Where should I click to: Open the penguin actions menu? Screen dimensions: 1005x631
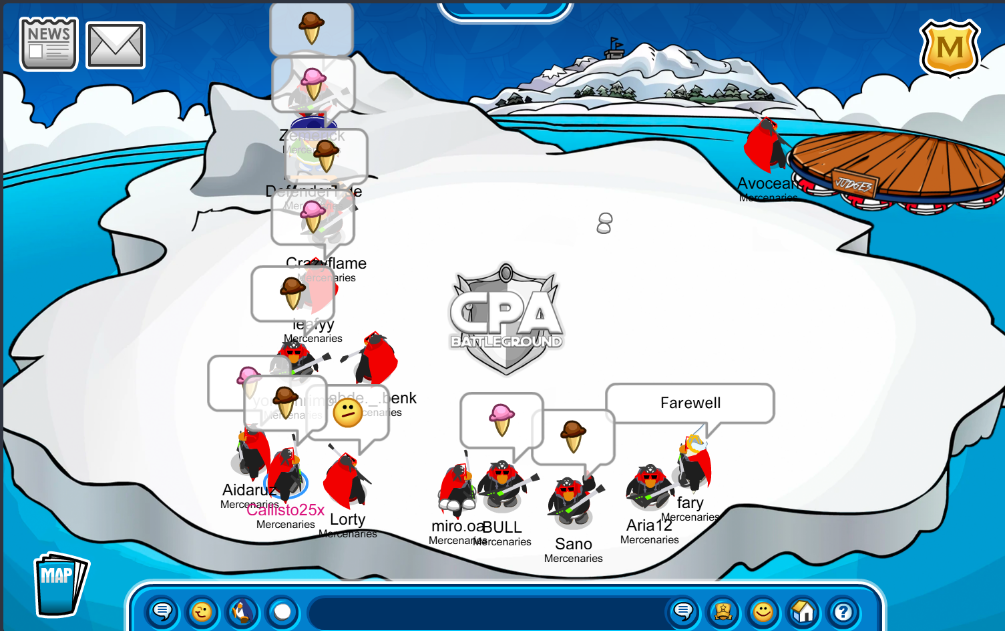pos(241,611)
